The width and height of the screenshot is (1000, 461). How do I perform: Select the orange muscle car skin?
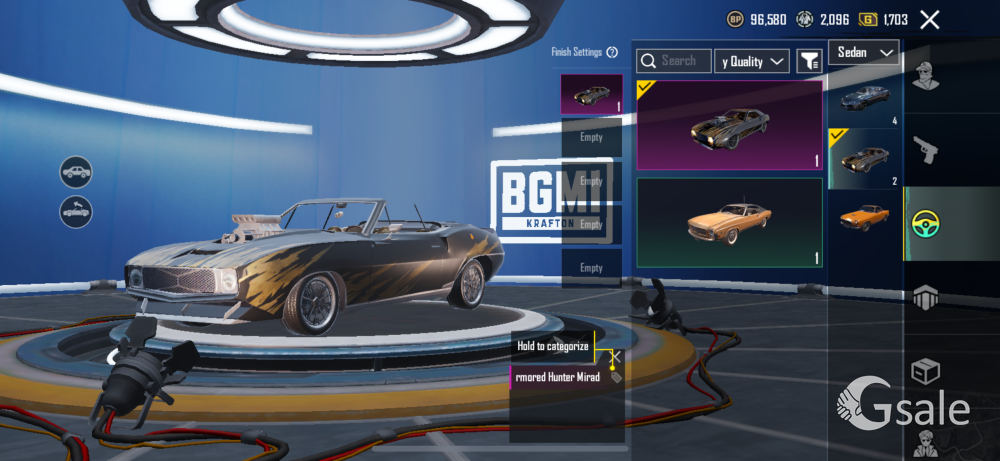pos(729,222)
